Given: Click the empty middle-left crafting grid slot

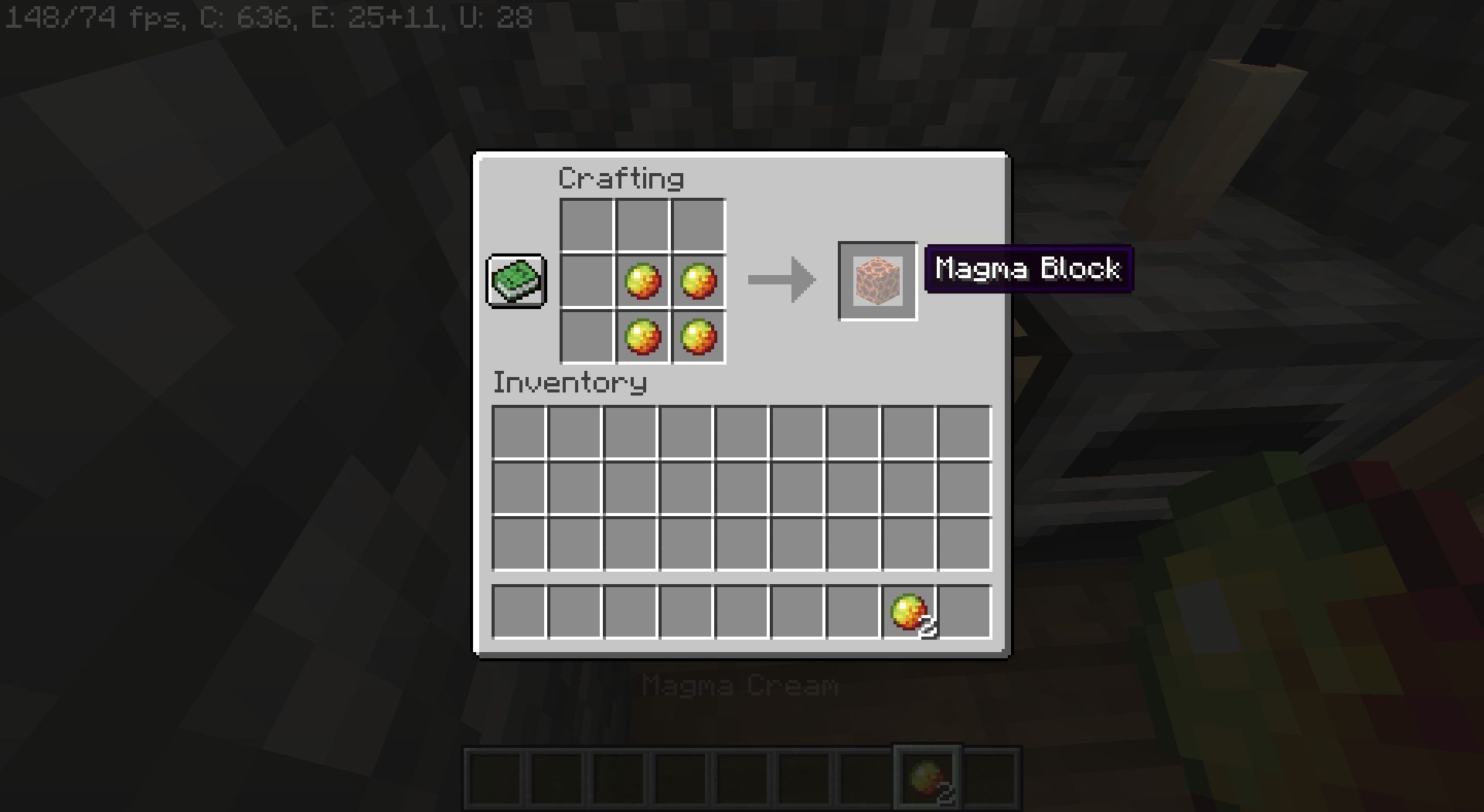Looking at the screenshot, I should pos(589,281).
